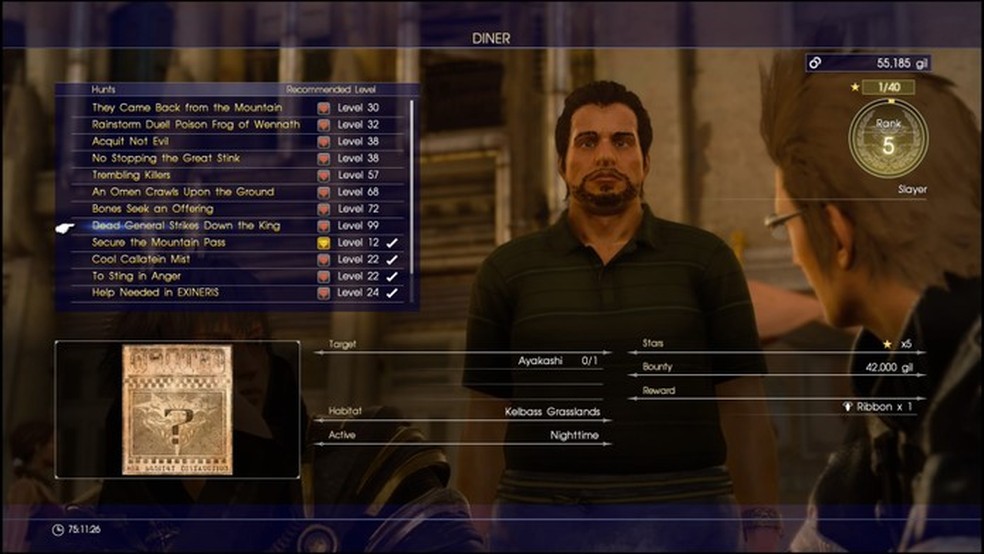Pick the No Stopping the Great Stink hunt

(166, 158)
